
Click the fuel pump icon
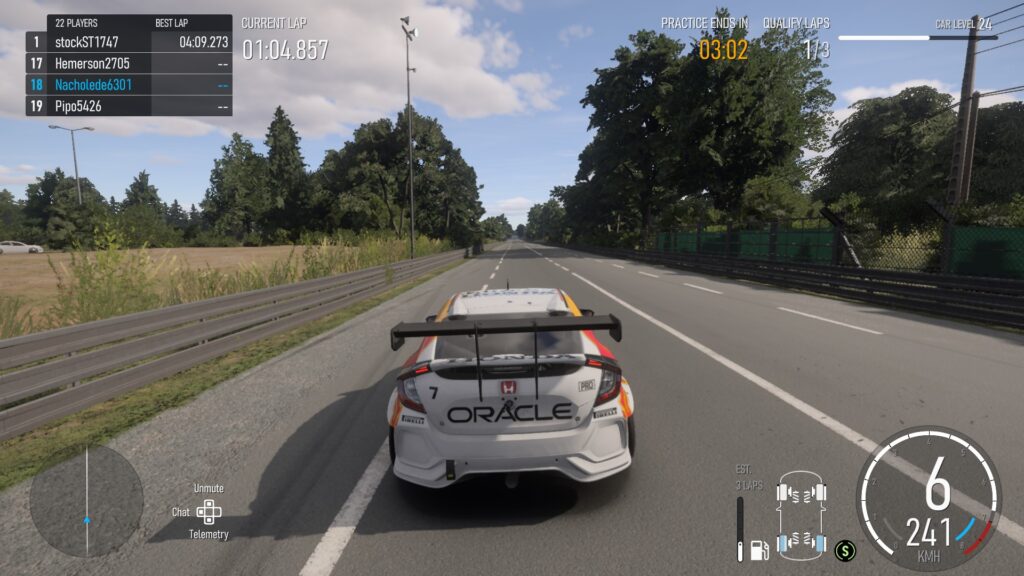click(760, 549)
